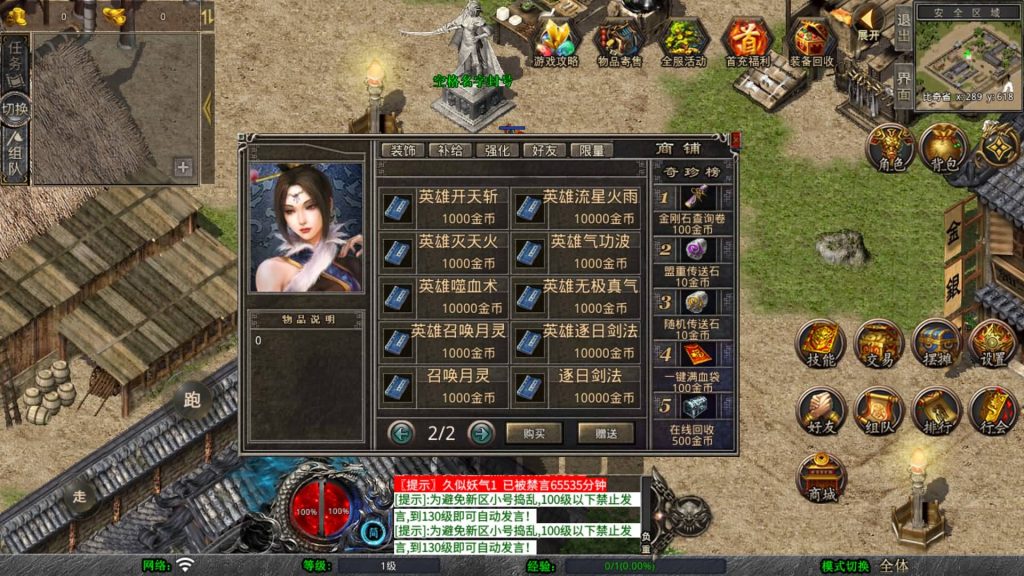Select the 强化 tab
1024x576 pixels.
pyautogui.click(x=498, y=150)
